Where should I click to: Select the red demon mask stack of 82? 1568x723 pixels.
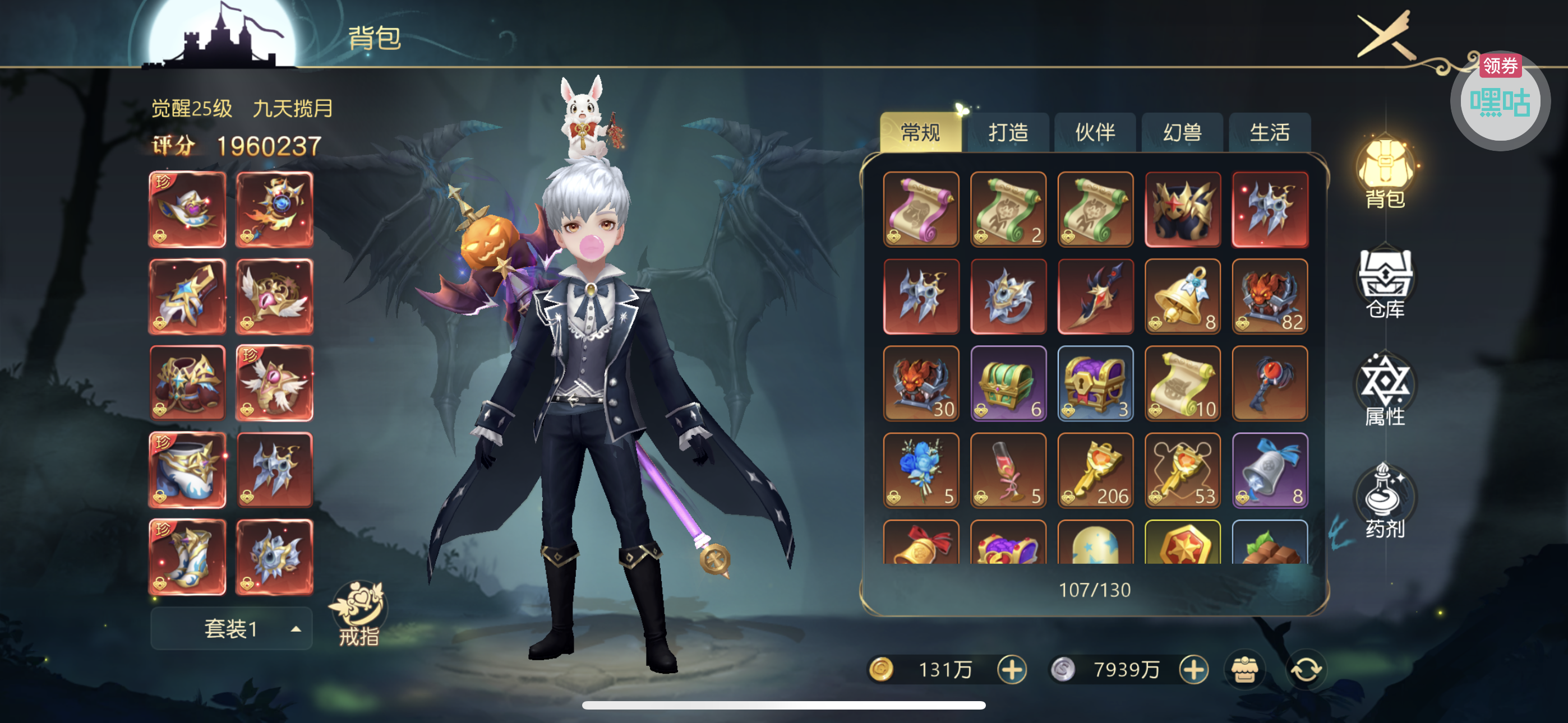1270,296
